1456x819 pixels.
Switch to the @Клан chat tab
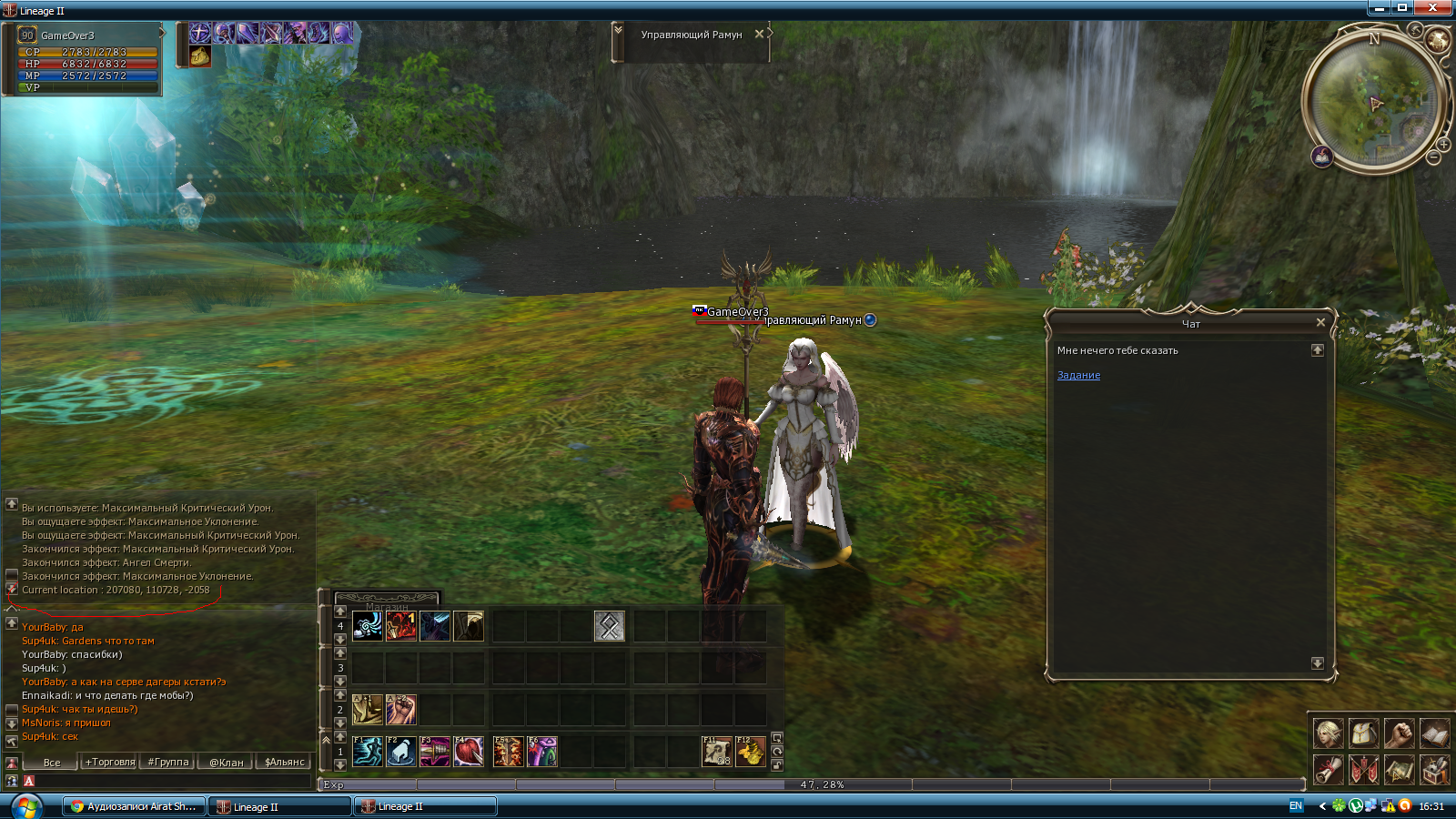(x=227, y=762)
